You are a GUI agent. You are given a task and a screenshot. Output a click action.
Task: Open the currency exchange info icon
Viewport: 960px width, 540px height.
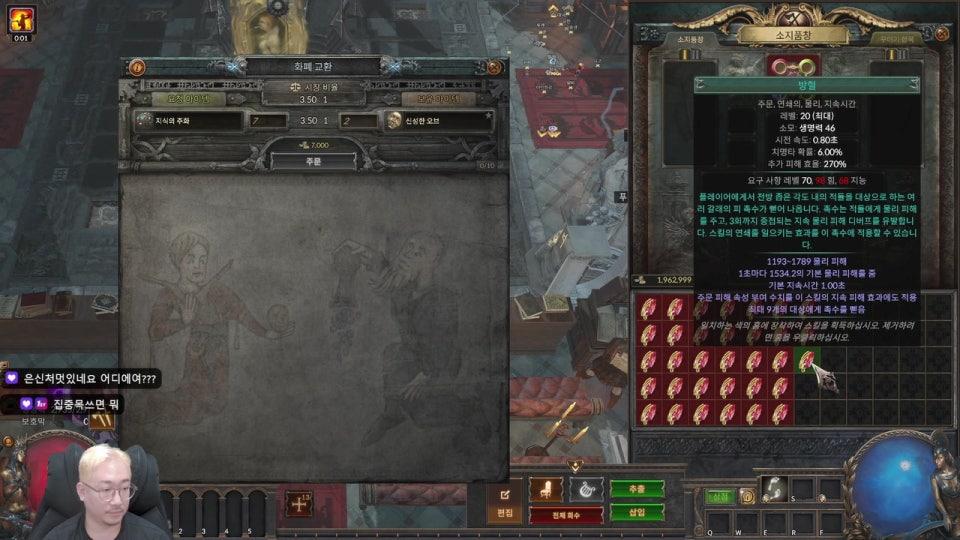click(x=137, y=67)
